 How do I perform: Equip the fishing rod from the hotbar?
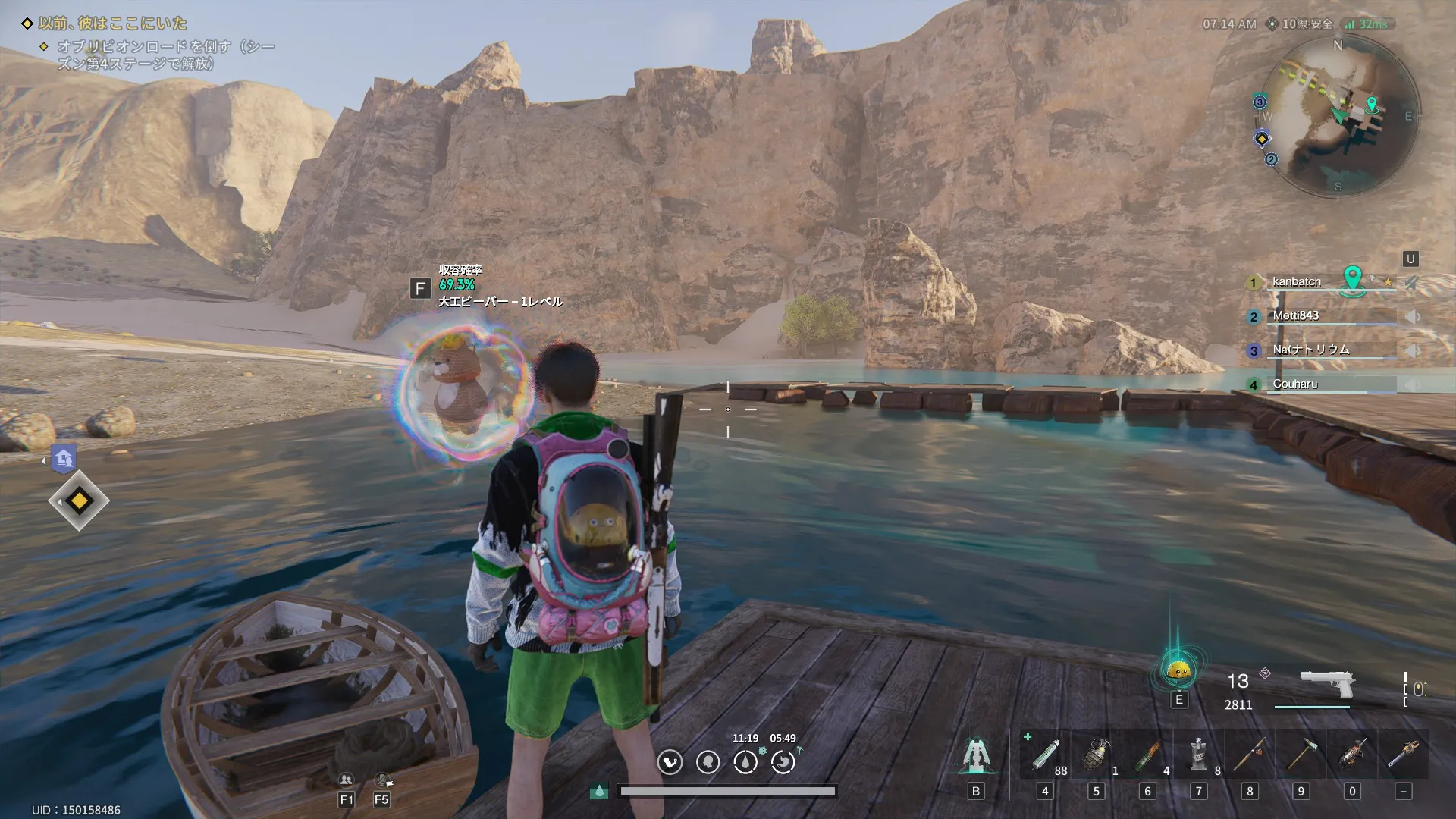point(1250,755)
